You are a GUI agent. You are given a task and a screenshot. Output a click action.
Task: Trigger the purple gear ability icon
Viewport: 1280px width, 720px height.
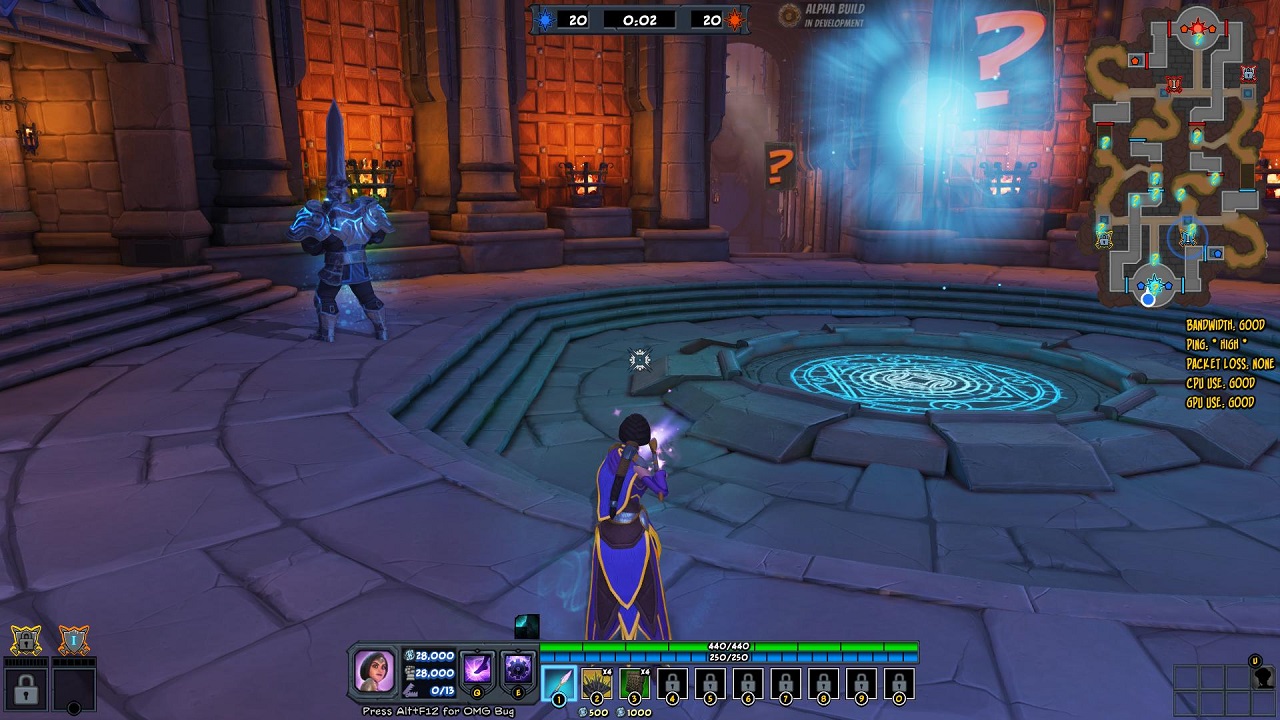click(x=518, y=668)
